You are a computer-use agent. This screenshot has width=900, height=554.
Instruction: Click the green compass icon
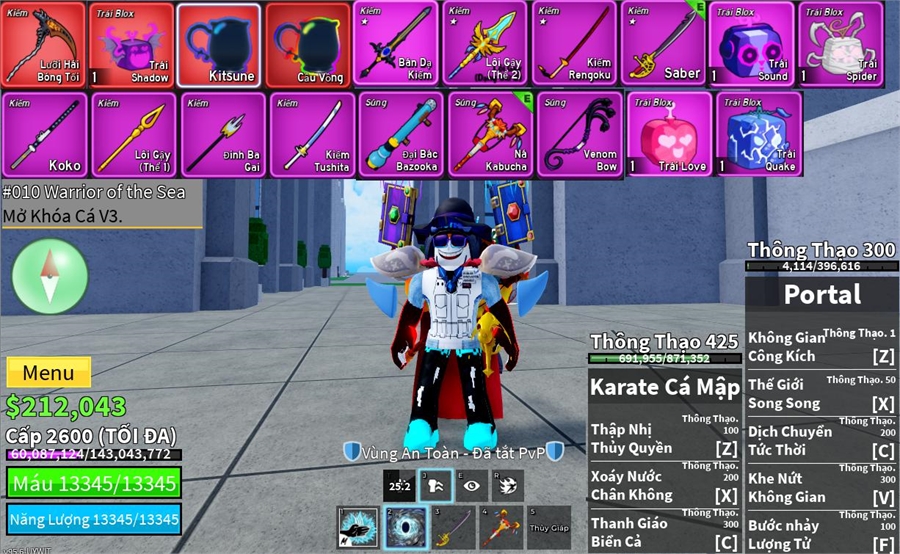click(x=50, y=276)
